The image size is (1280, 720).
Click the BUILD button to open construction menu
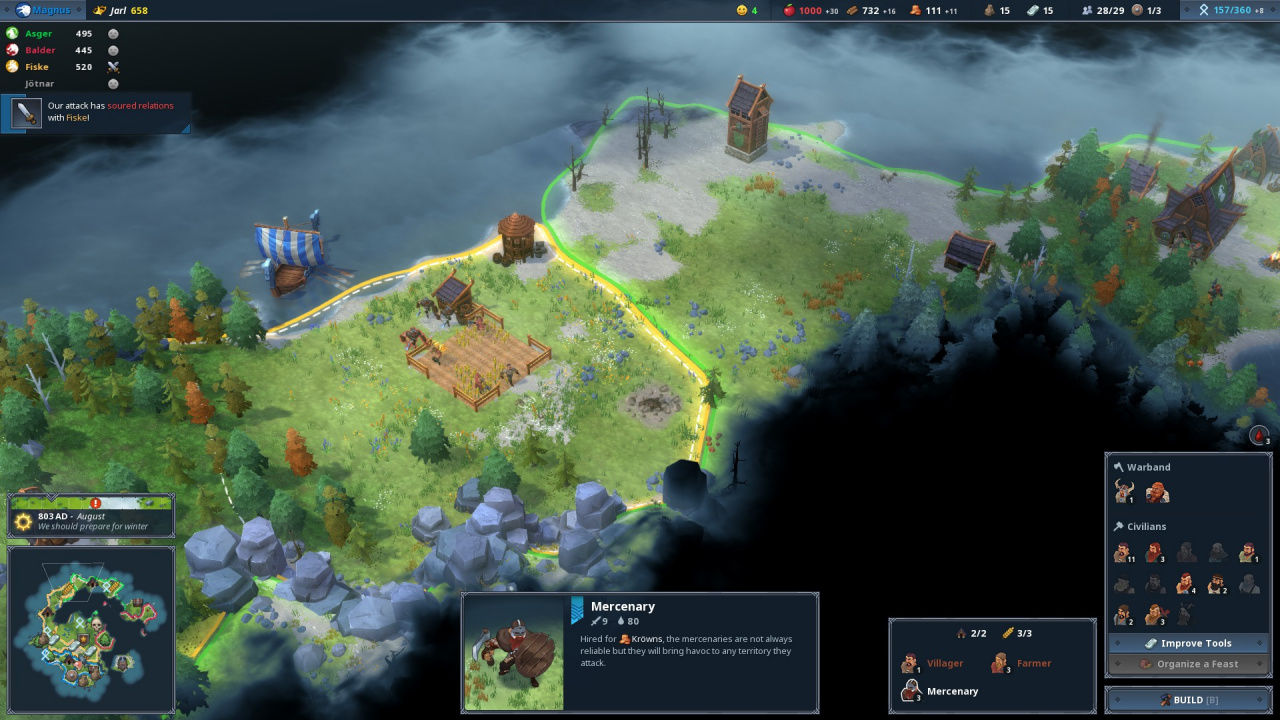pos(1188,699)
